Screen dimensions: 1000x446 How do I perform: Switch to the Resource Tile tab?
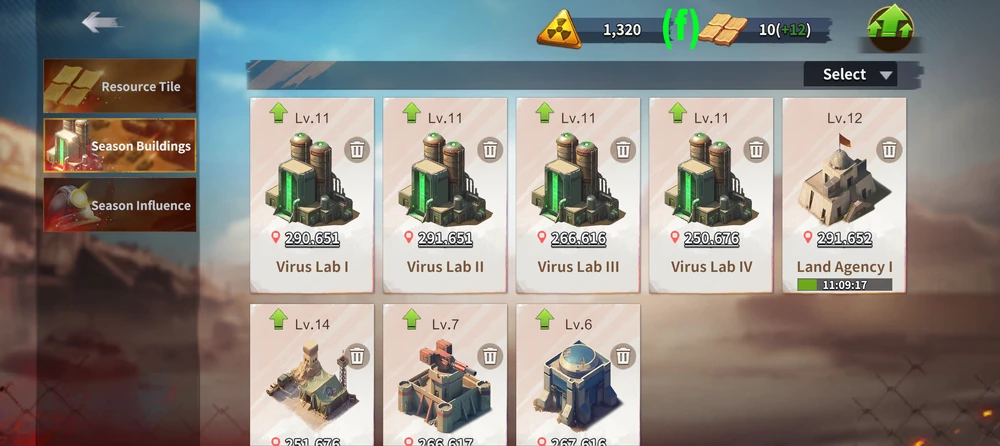click(x=120, y=87)
